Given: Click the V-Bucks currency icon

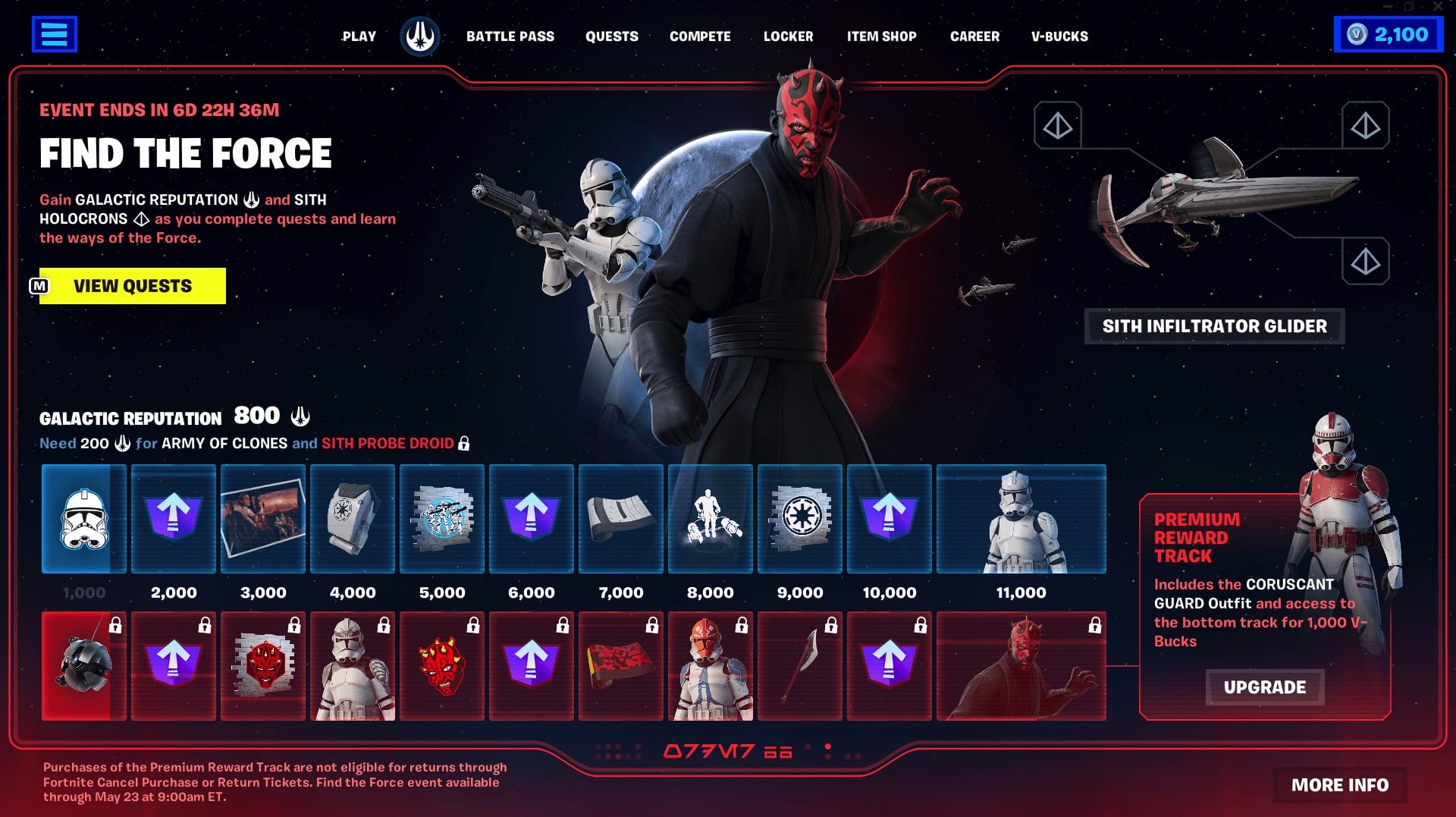Looking at the screenshot, I should [1357, 33].
